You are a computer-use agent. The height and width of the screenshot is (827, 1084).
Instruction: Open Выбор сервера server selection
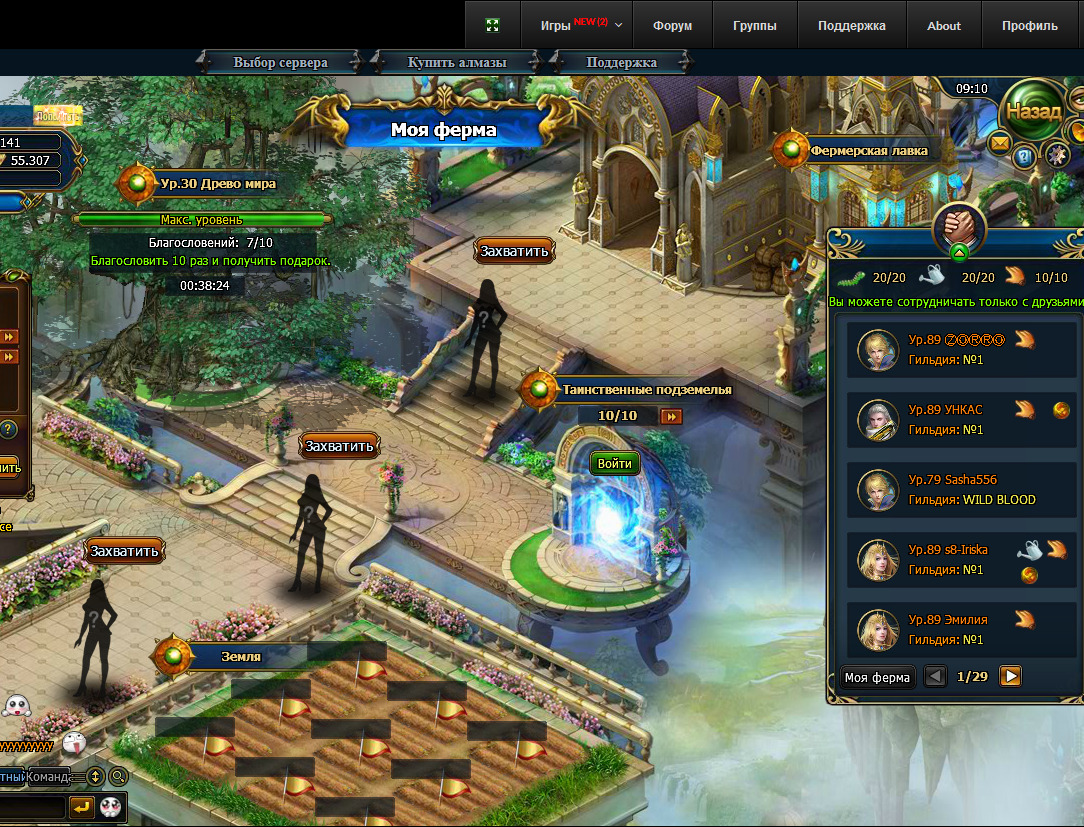click(x=280, y=62)
